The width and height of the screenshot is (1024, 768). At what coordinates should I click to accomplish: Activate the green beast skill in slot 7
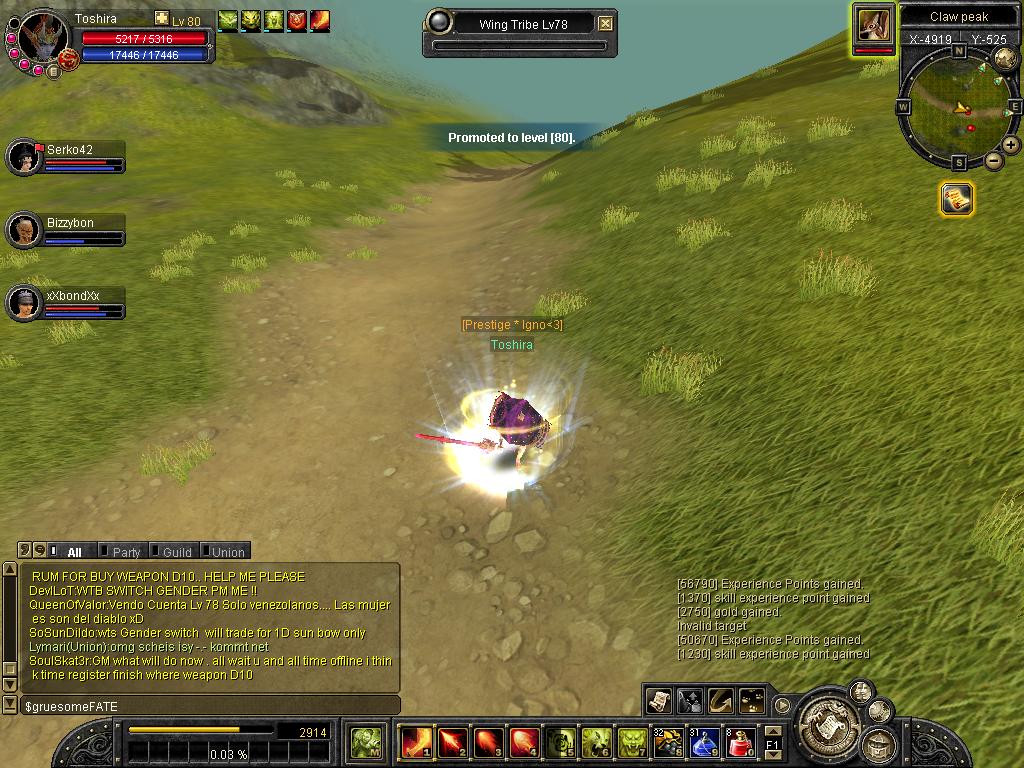631,742
